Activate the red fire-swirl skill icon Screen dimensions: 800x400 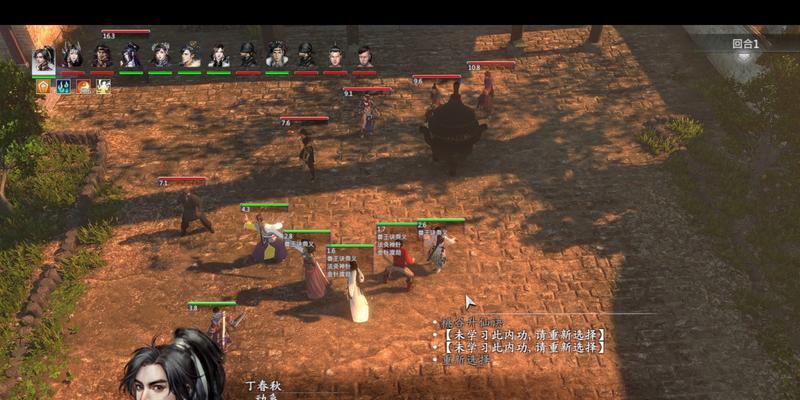coord(83,87)
